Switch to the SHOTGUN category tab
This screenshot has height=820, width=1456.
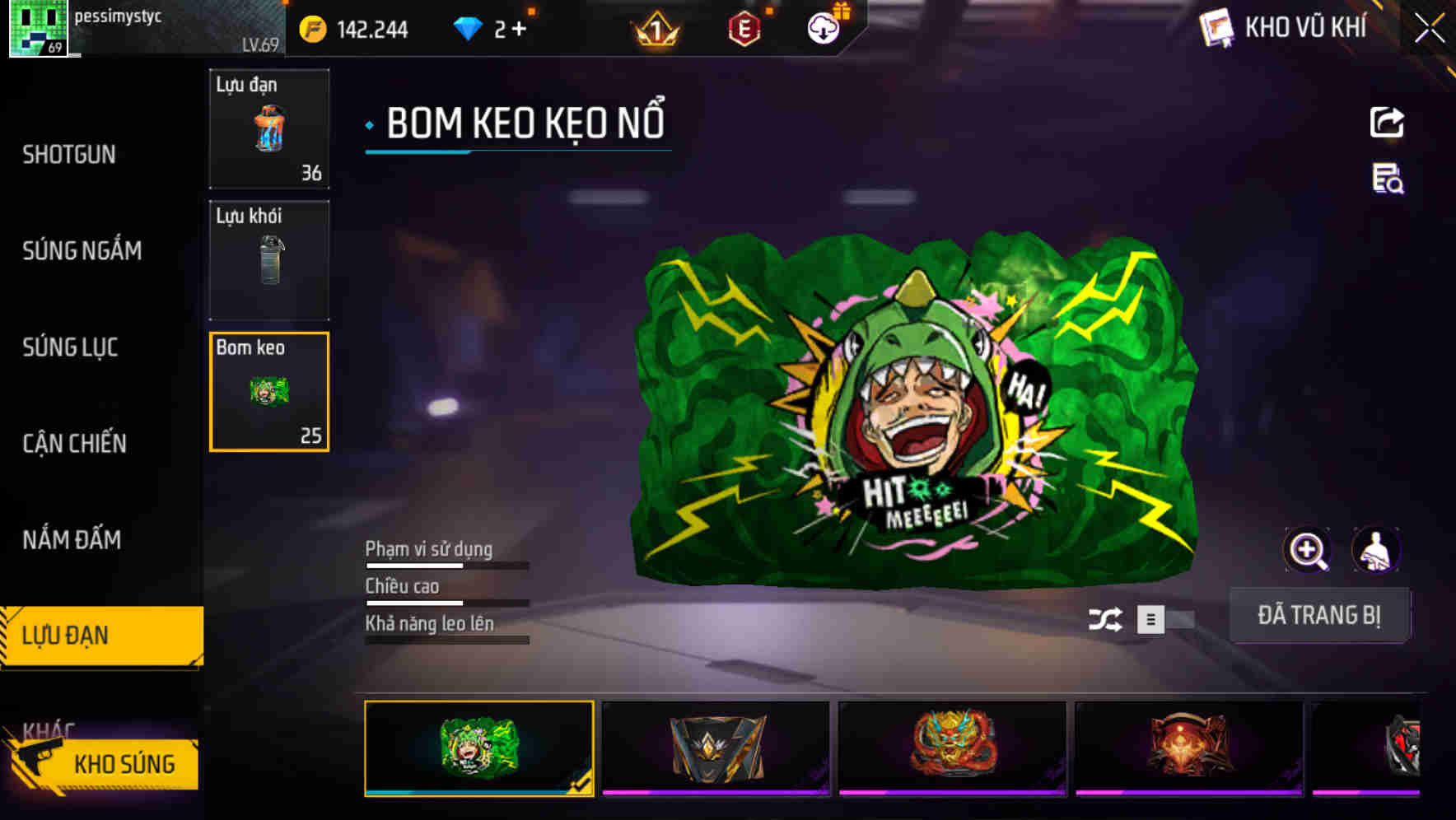pos(69,155)
